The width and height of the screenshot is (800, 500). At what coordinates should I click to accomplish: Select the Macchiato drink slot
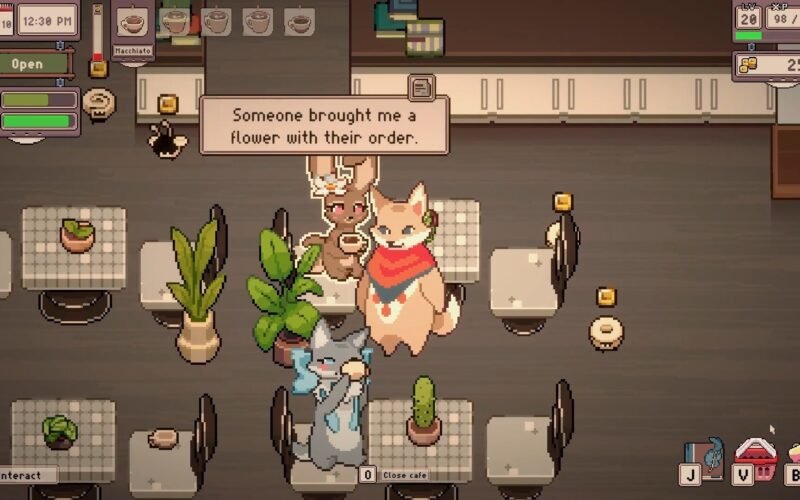[x=132, y=25]
